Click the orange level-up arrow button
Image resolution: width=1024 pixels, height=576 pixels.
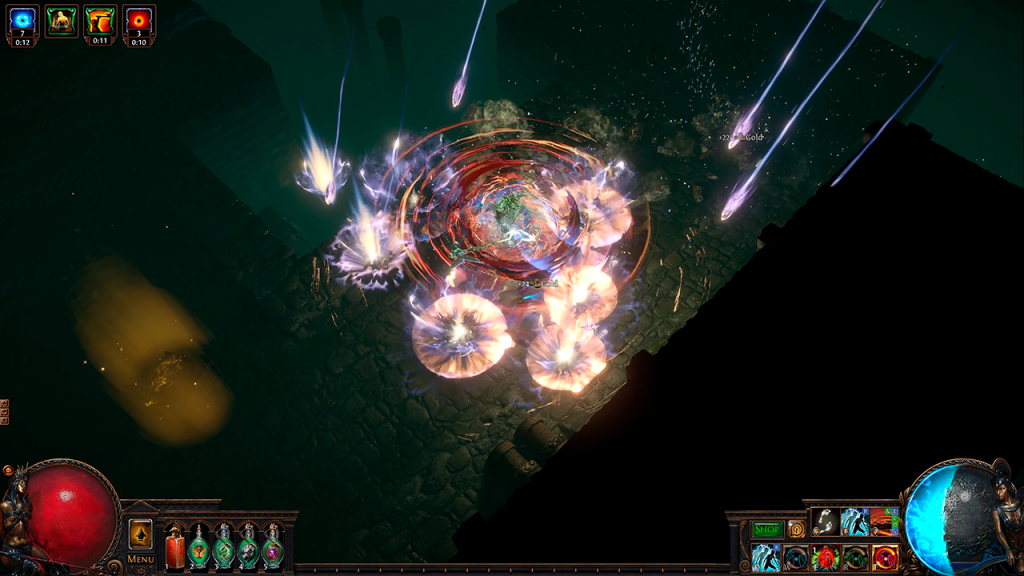pos(141,534)
